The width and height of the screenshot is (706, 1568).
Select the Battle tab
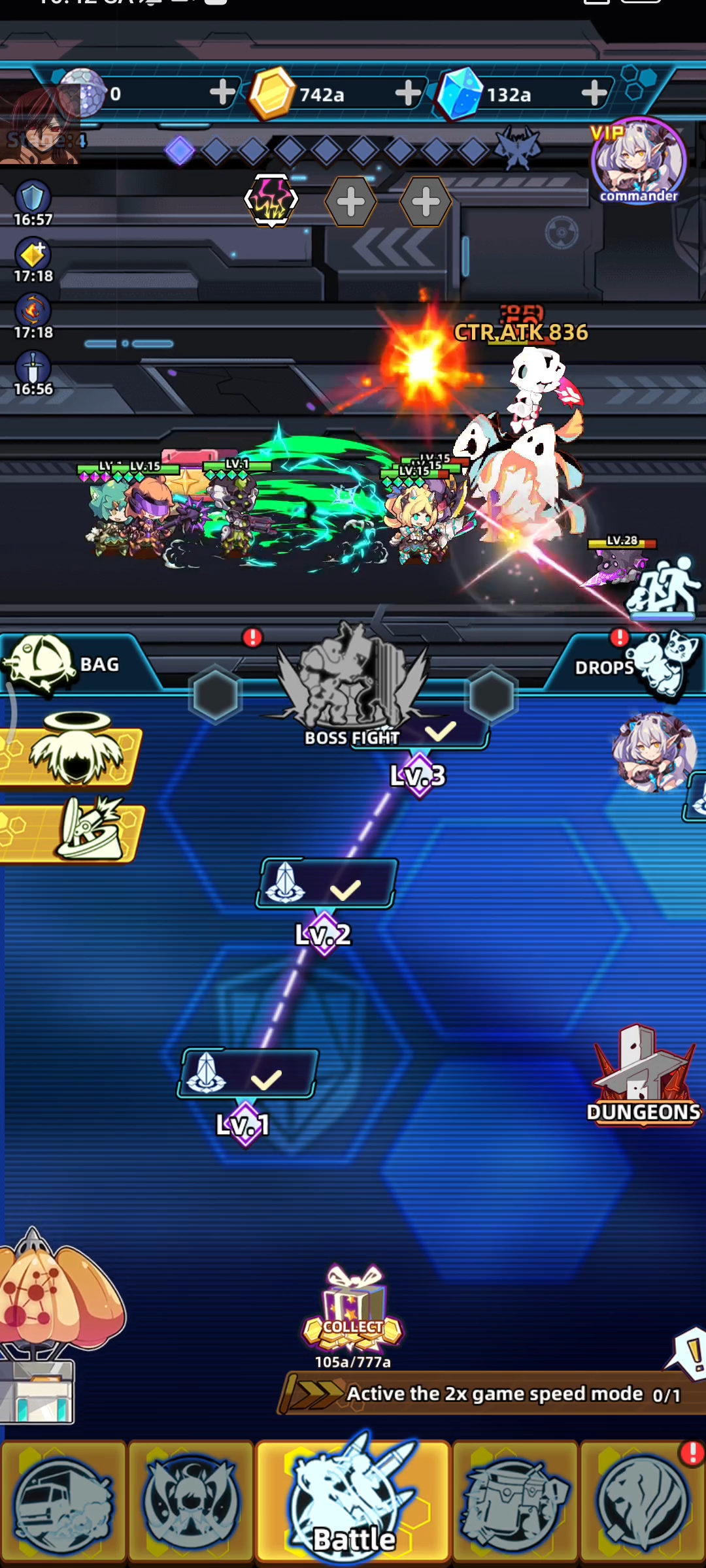(x=353, y=1503)
